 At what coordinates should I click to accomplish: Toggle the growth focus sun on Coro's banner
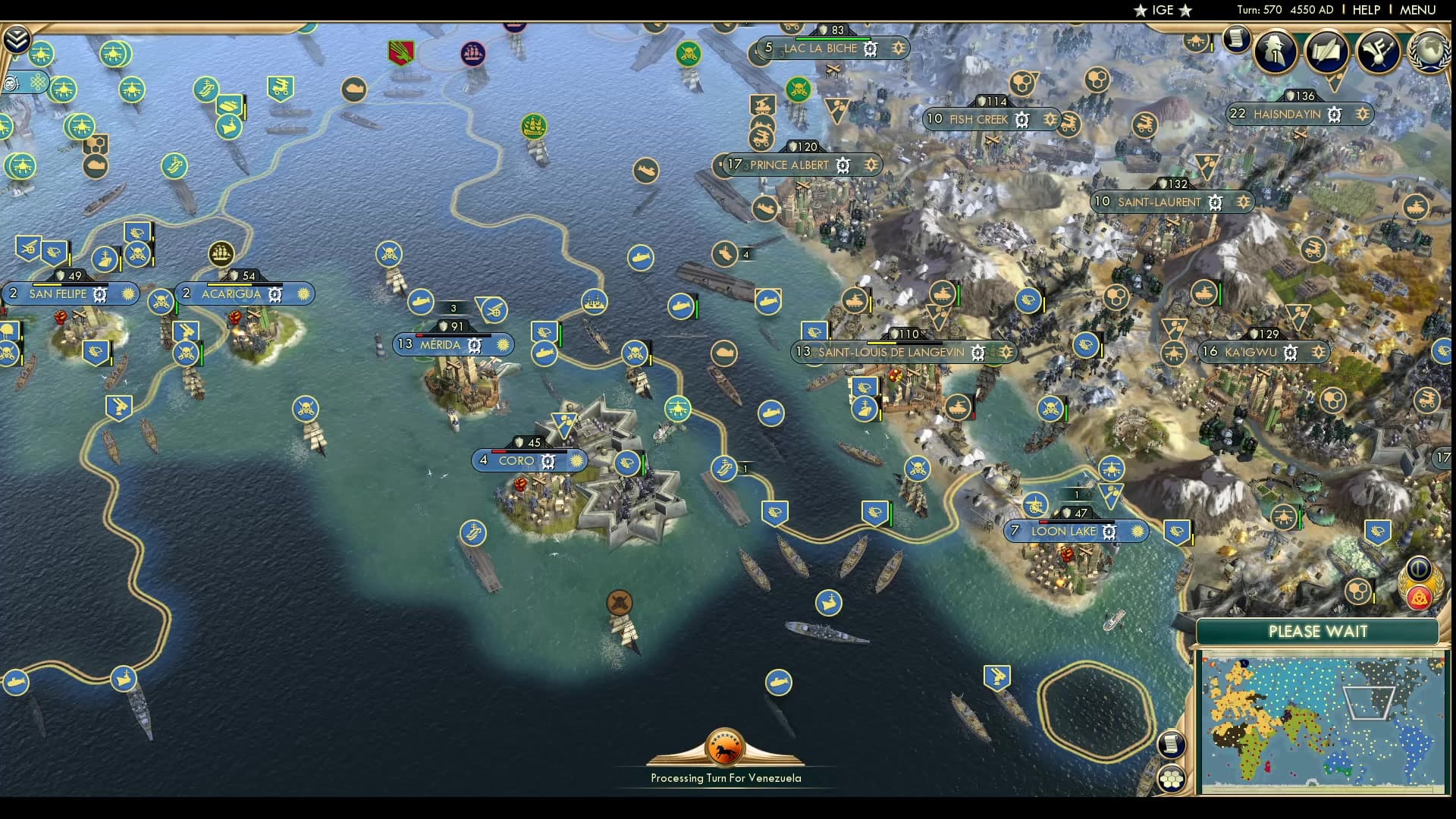click(x=576, y=460)
